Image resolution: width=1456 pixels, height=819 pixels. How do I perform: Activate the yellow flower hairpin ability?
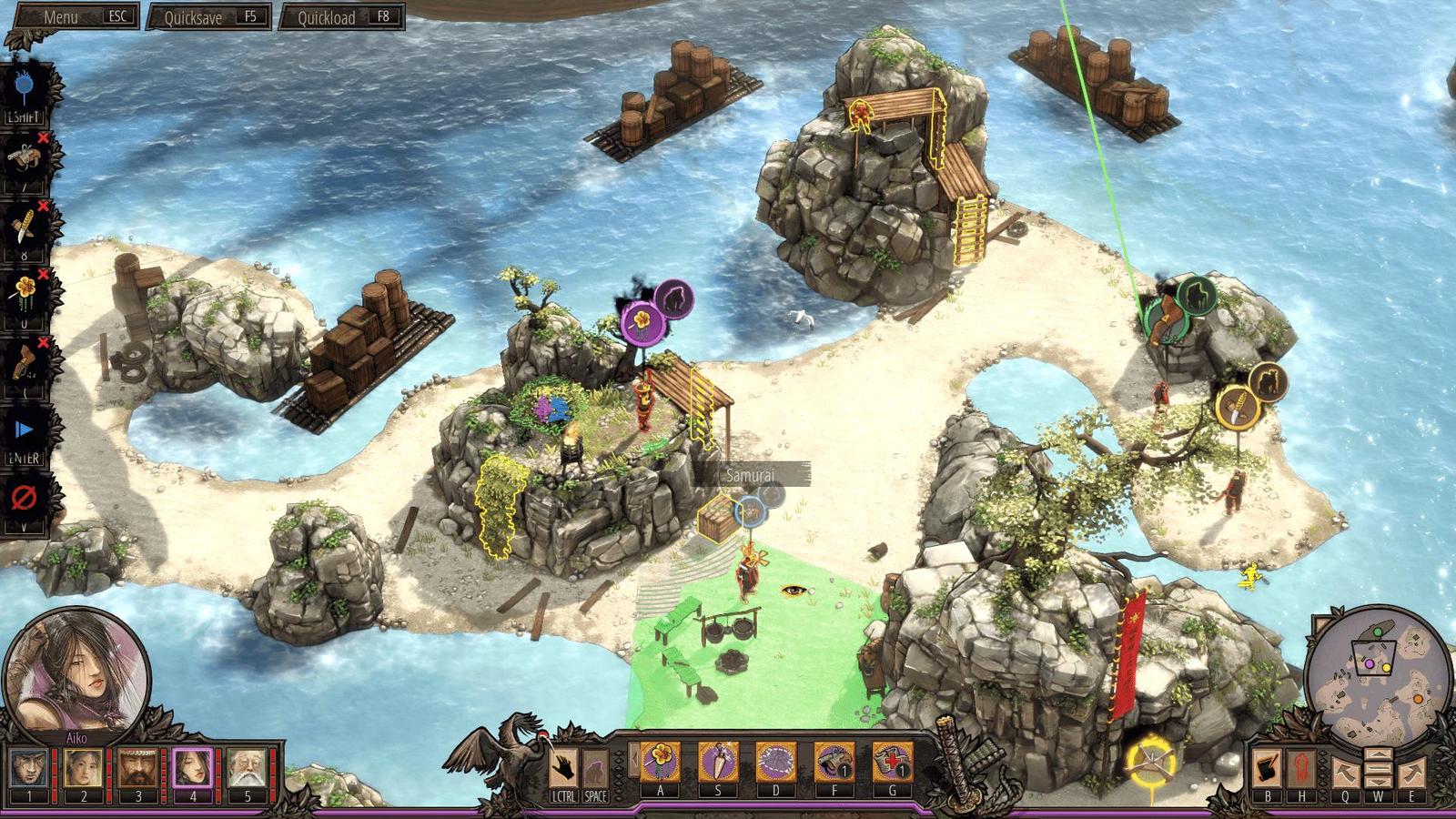pyautogui.click(x=660, y=761)
